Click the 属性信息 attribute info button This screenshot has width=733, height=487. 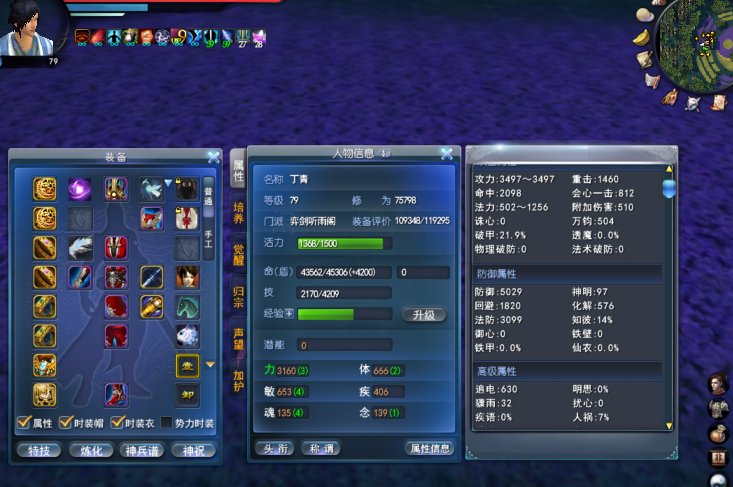pos(429,448)
